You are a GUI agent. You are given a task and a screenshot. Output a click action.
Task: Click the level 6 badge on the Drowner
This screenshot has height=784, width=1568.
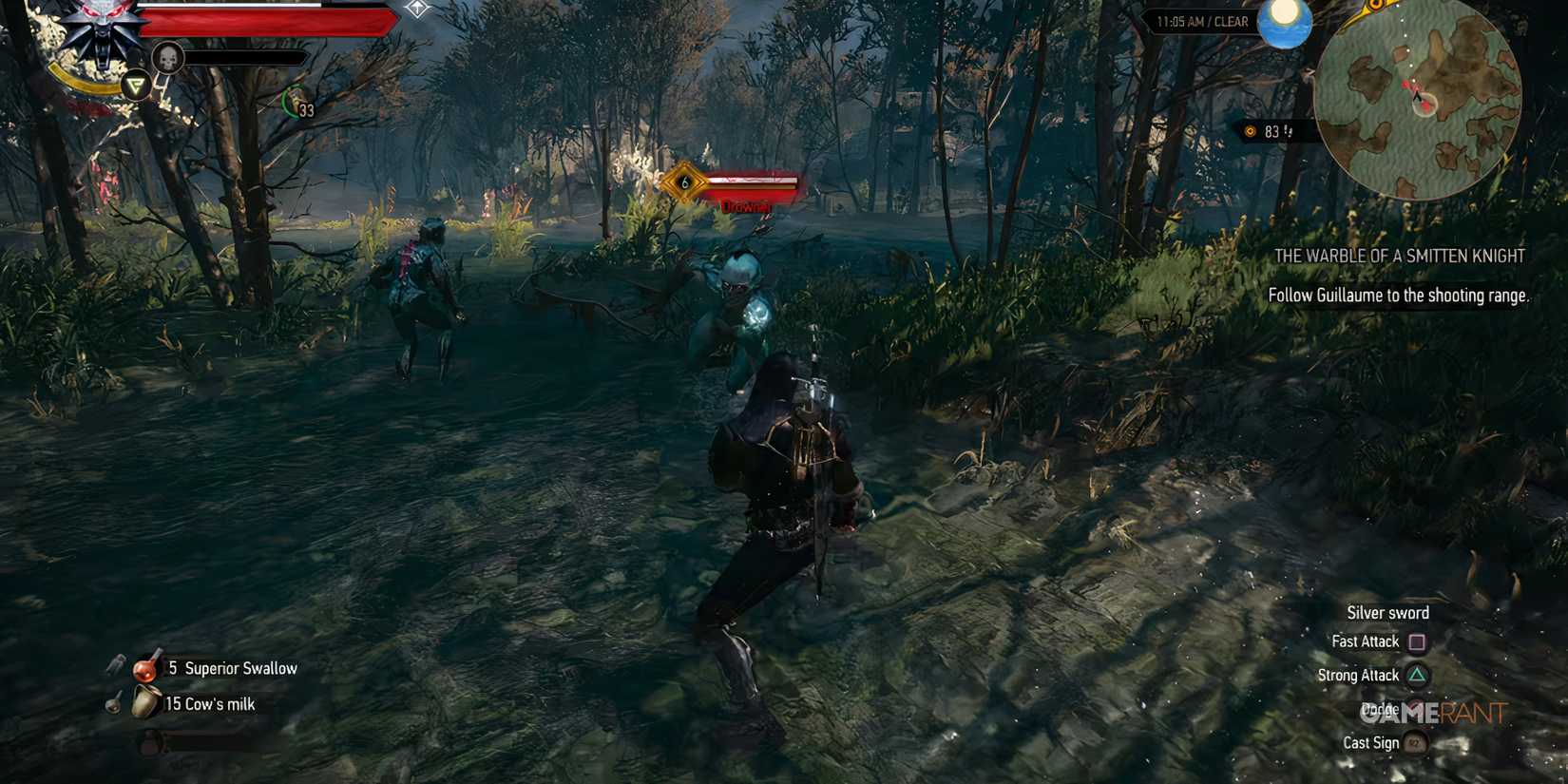[682, 182]
